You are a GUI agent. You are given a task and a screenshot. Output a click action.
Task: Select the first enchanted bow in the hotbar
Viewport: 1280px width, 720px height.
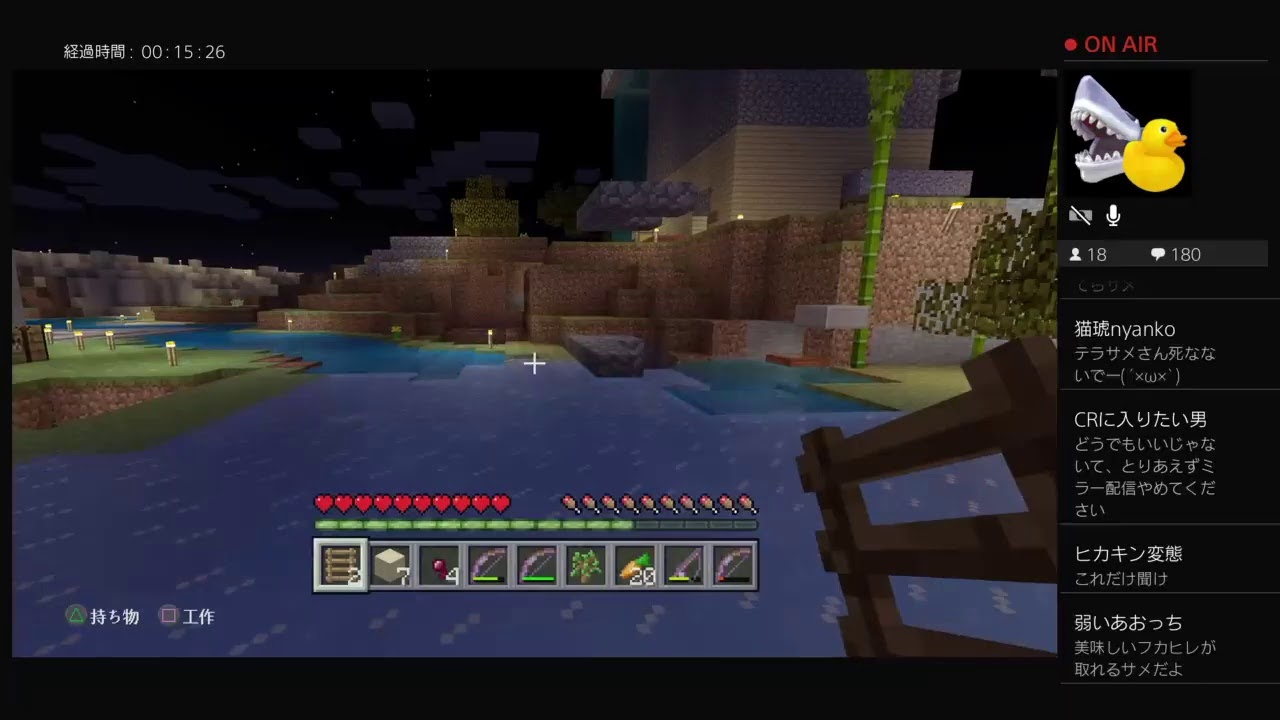(488, 565)
